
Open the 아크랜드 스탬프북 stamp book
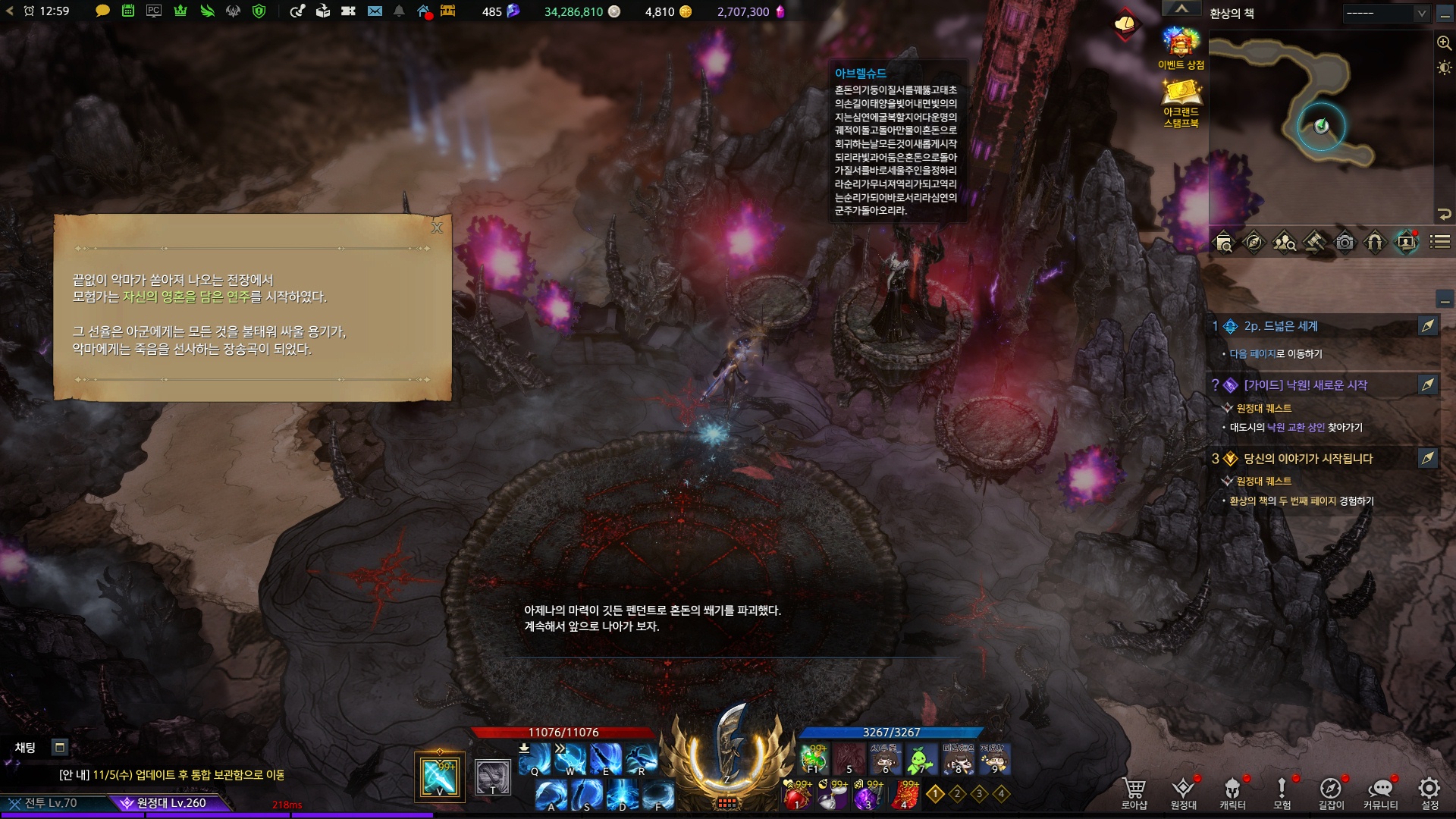[1181, 102]
